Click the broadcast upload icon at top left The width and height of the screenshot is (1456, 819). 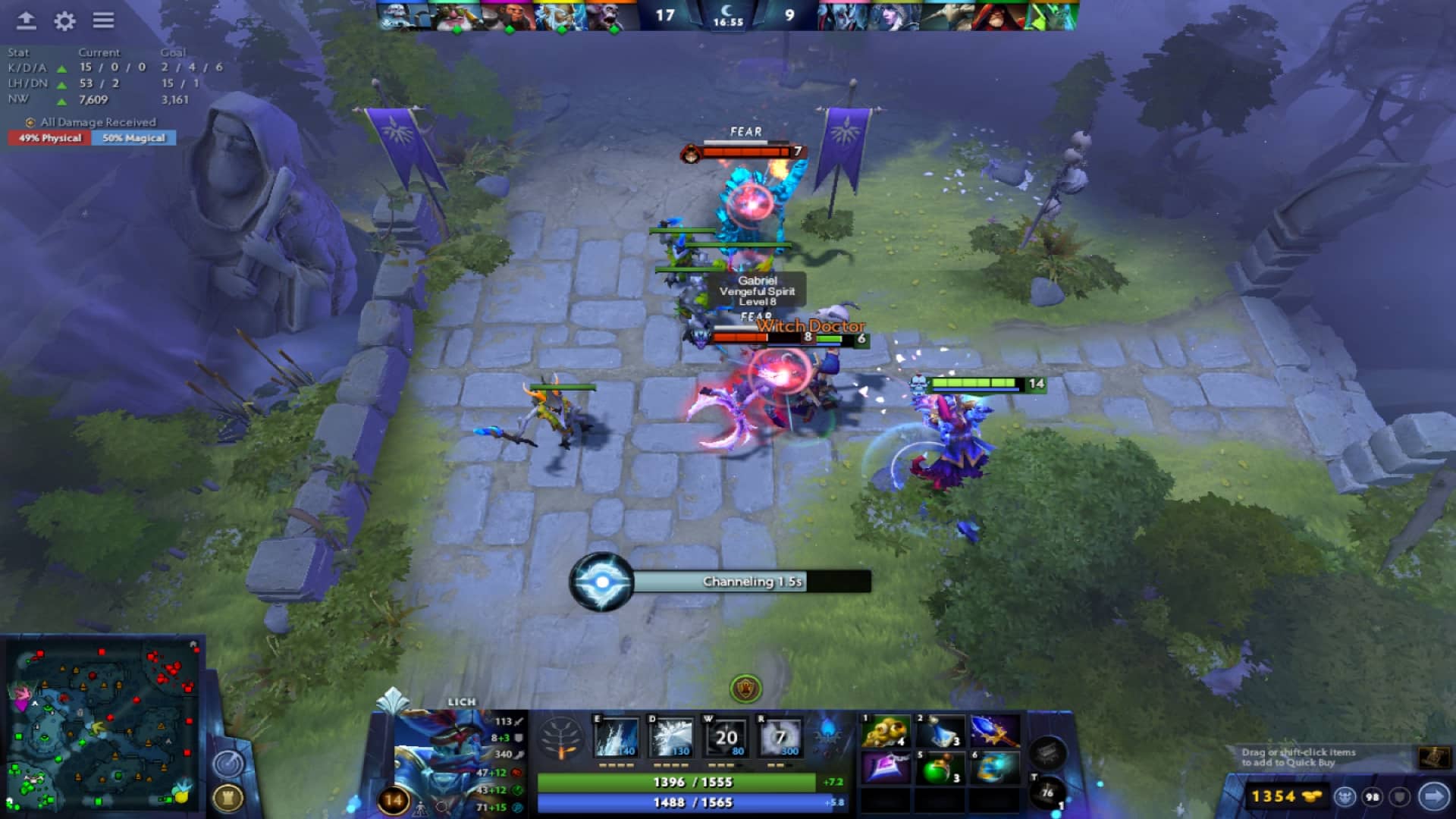27,22
